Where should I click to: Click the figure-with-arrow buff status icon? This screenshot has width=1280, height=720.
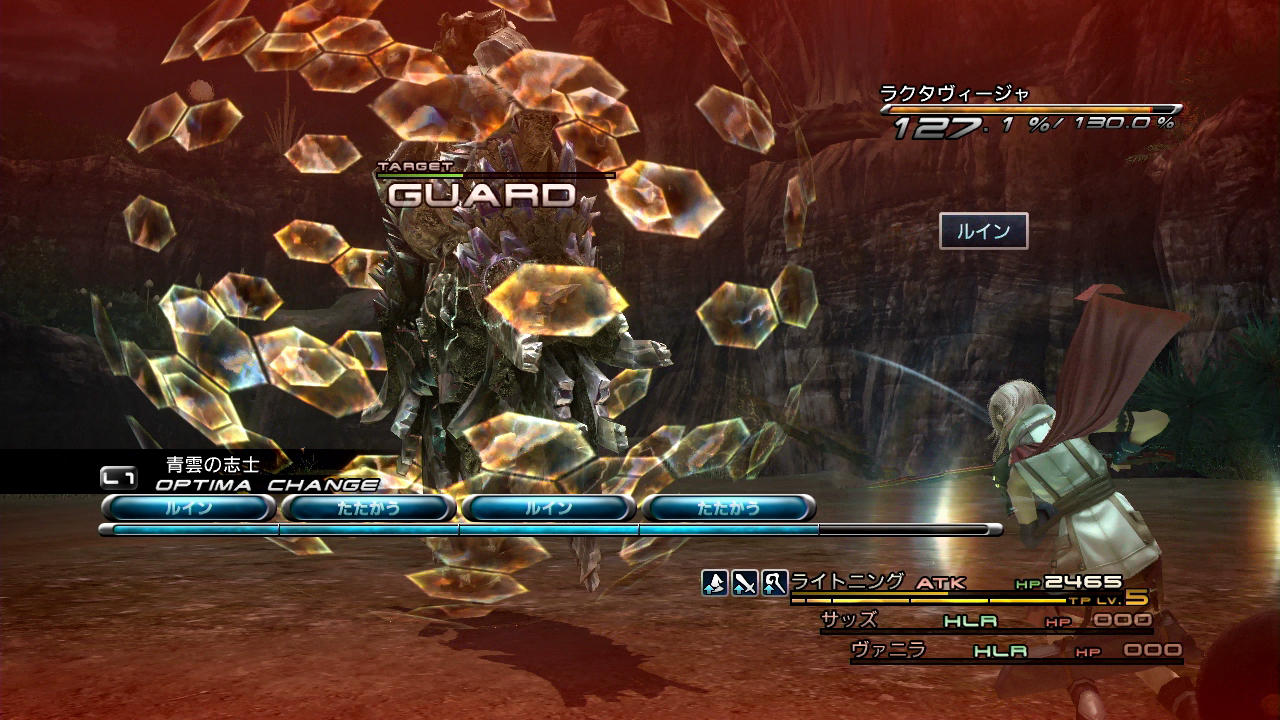[x=714, y=583]
